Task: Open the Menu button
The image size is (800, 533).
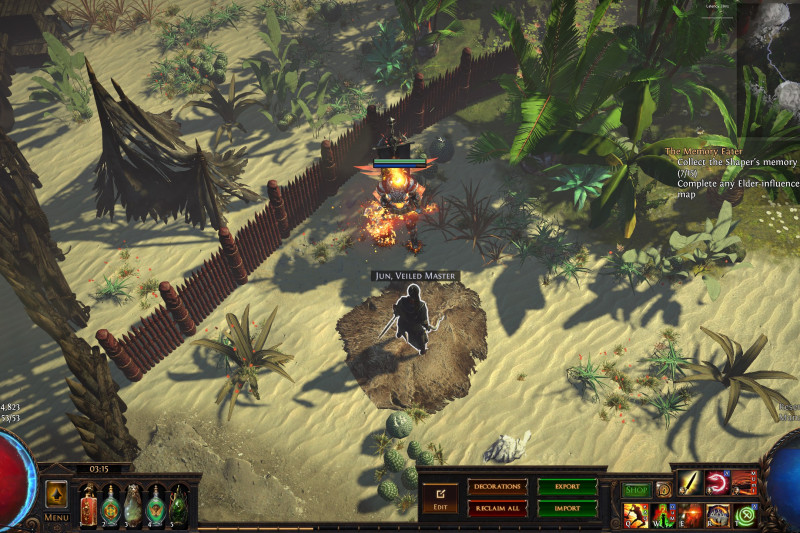Action: coord(57,518)
